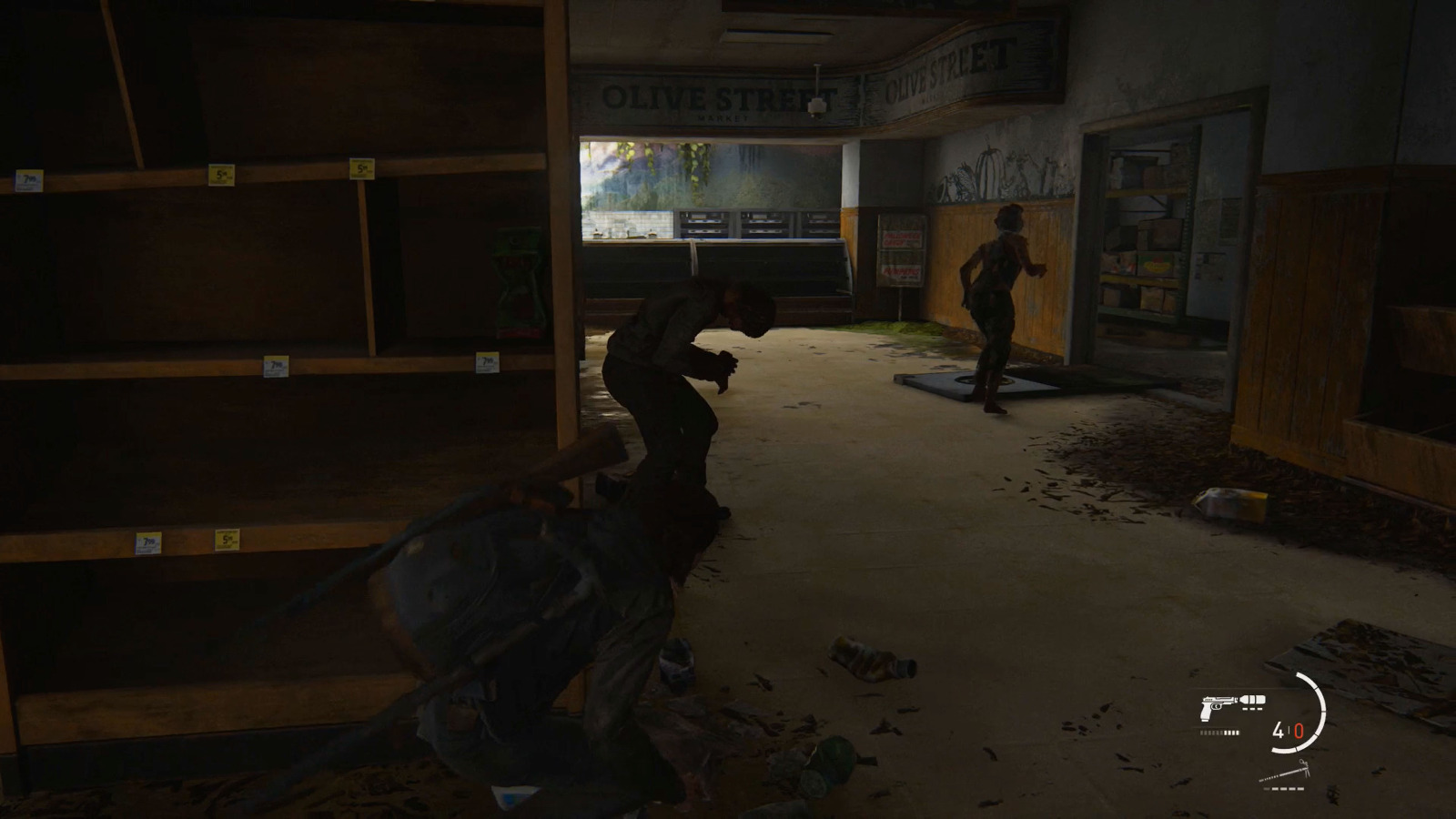Click the ammo counter reading '4'
Screen dimensions: 1456x819
[1278, 730]
